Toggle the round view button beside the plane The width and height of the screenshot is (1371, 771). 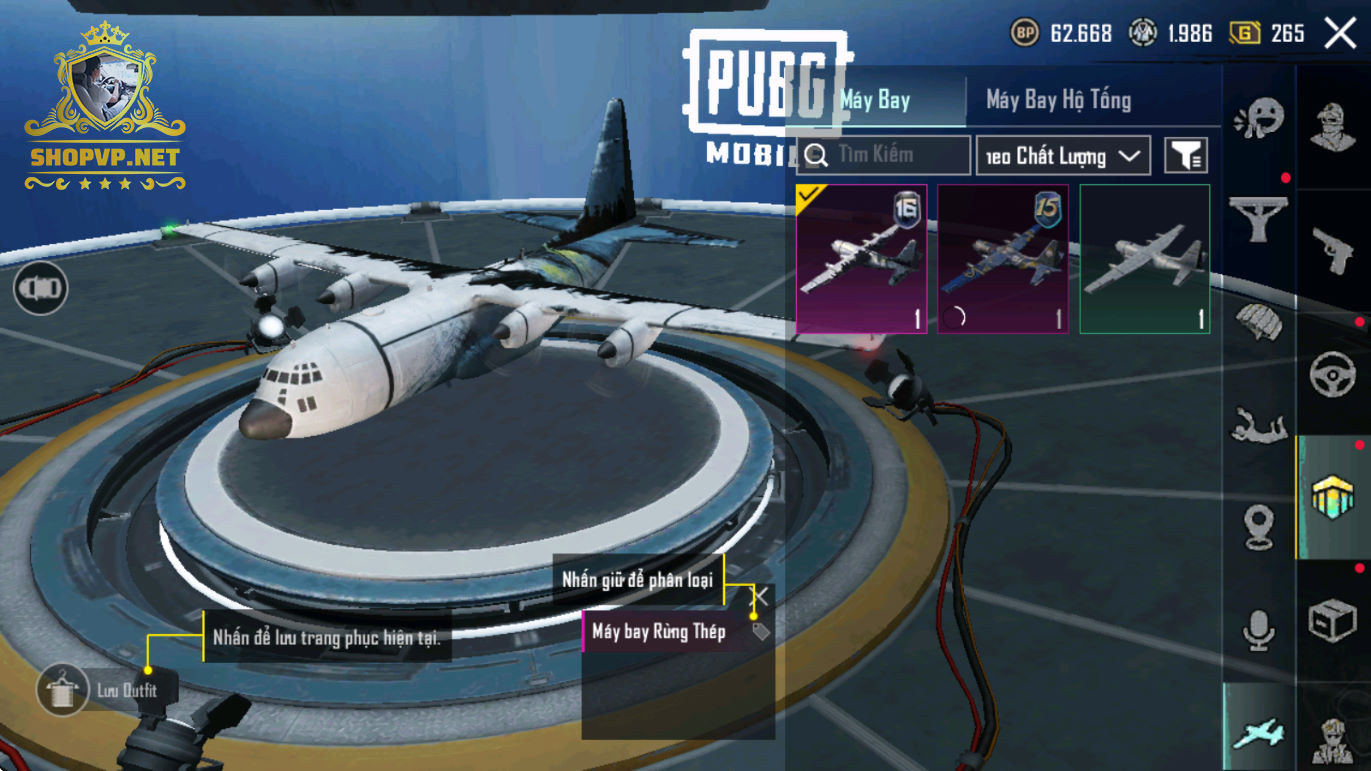coord(40,289)
